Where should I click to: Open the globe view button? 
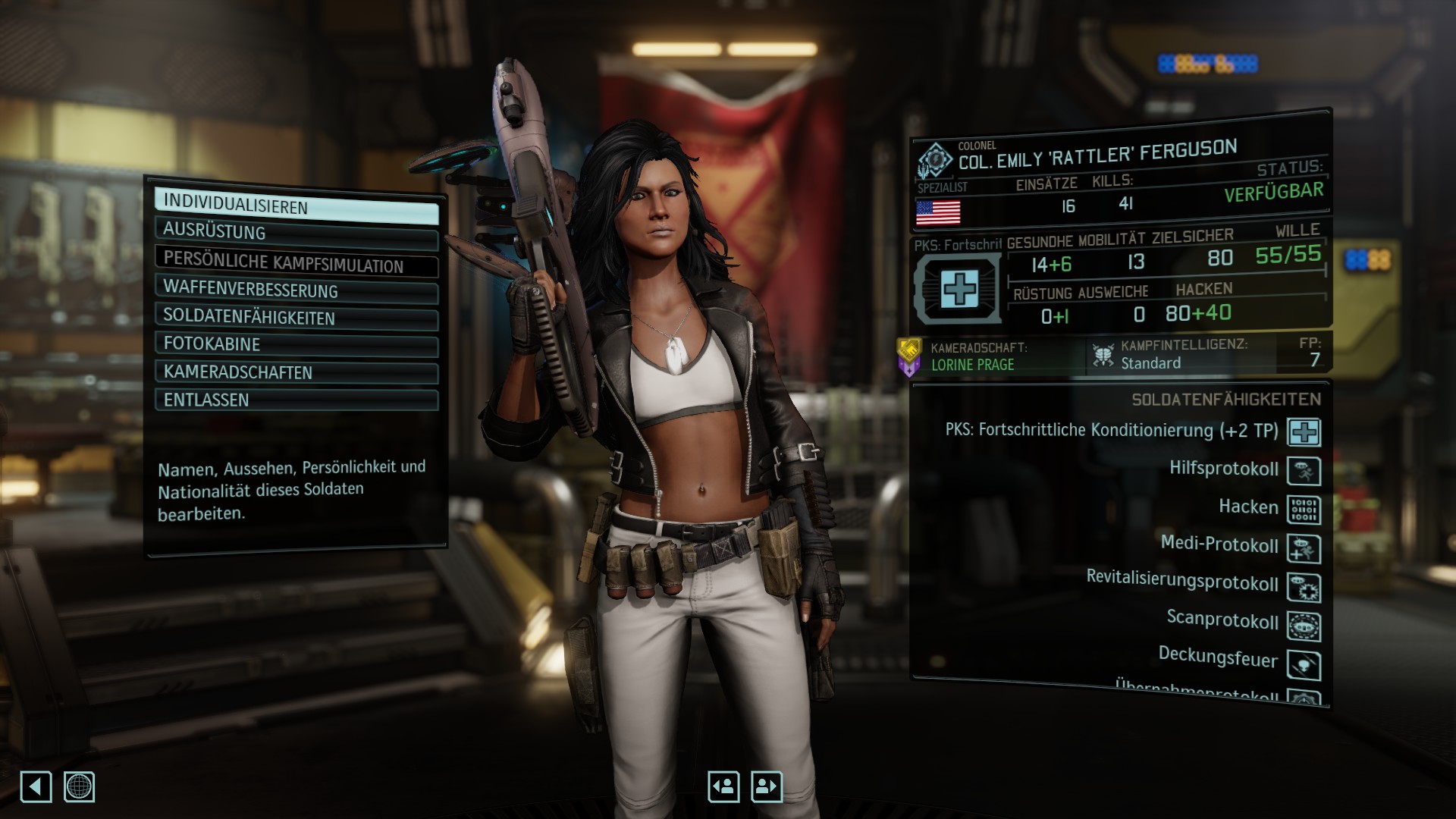79,786
